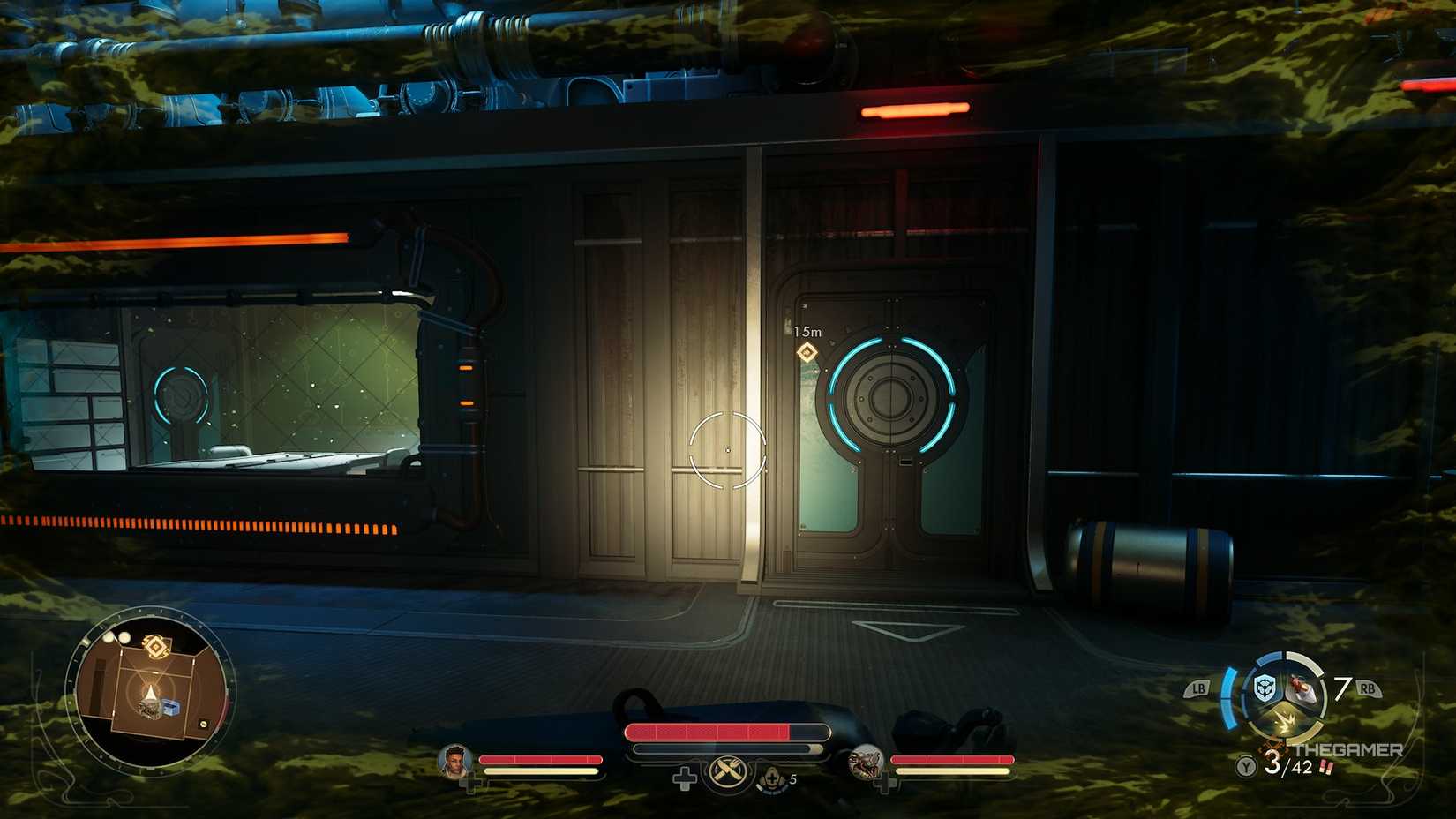Click the loot container icon on the minimap
The height and width of the screenshot is (819, 1456).
(x=171, y=707)
